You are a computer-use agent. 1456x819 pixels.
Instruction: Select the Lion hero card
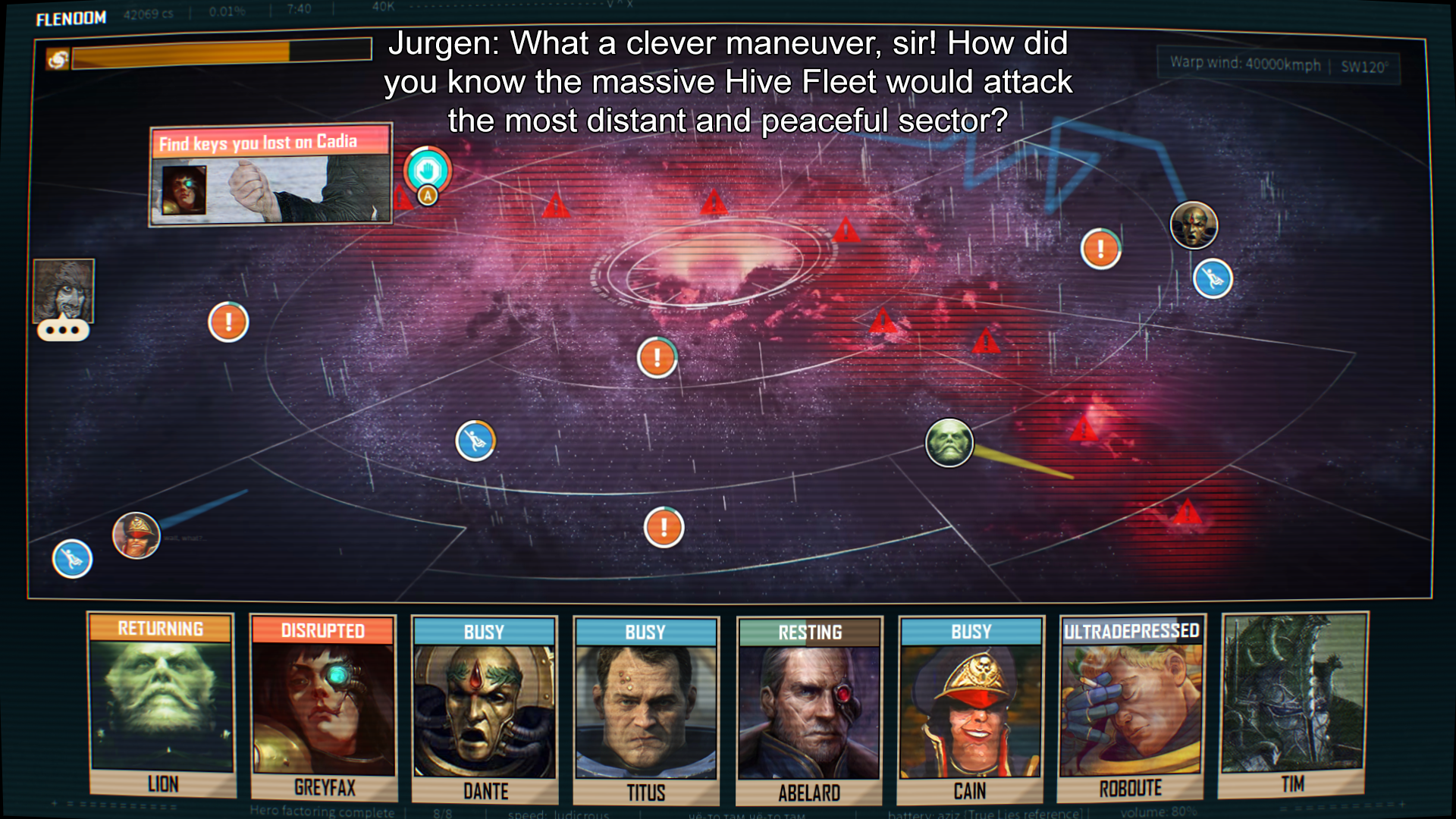pyautogui.click(x=161, y=705)
